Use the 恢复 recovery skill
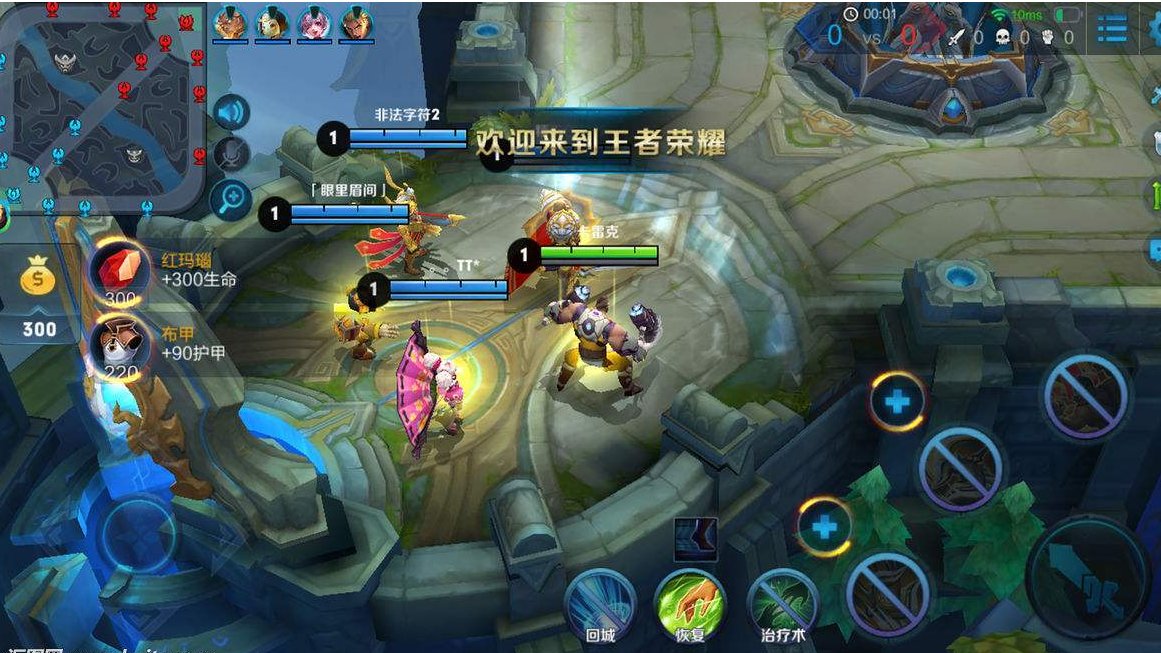The height and width of the screenshot is (653, 1161). 690,601
